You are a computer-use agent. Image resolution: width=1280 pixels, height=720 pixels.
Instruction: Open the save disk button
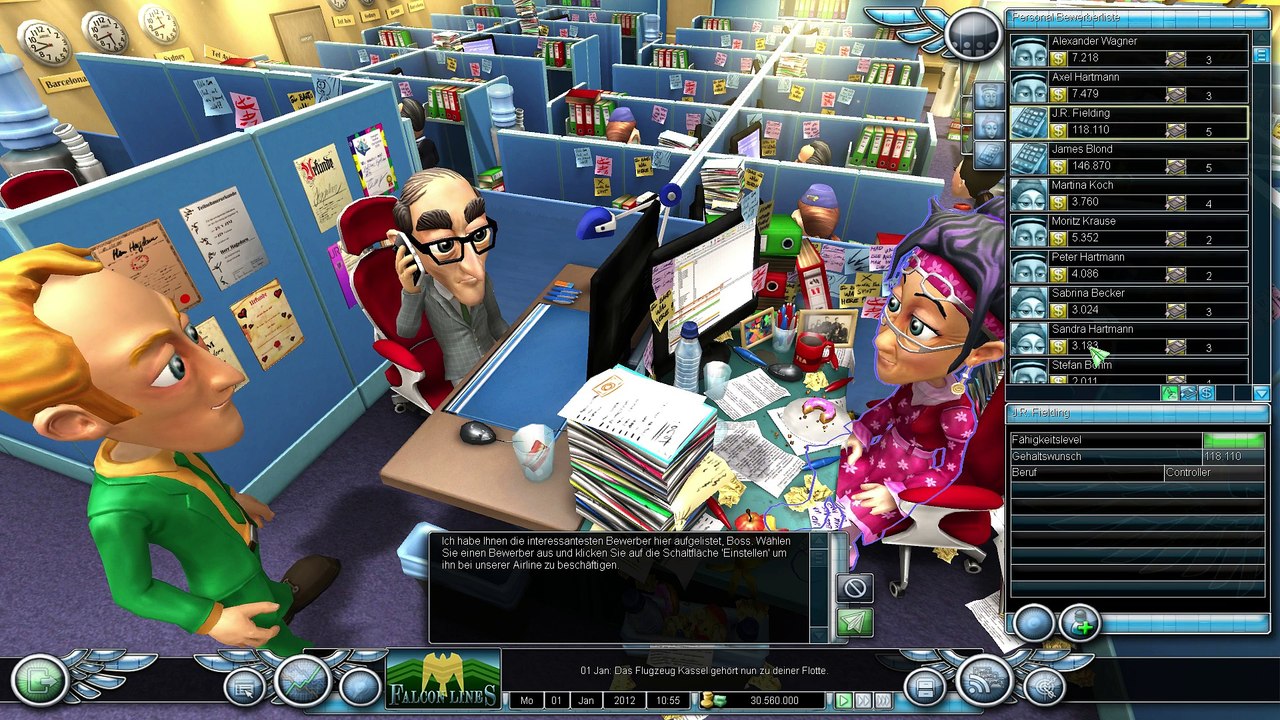coord(925,687)
